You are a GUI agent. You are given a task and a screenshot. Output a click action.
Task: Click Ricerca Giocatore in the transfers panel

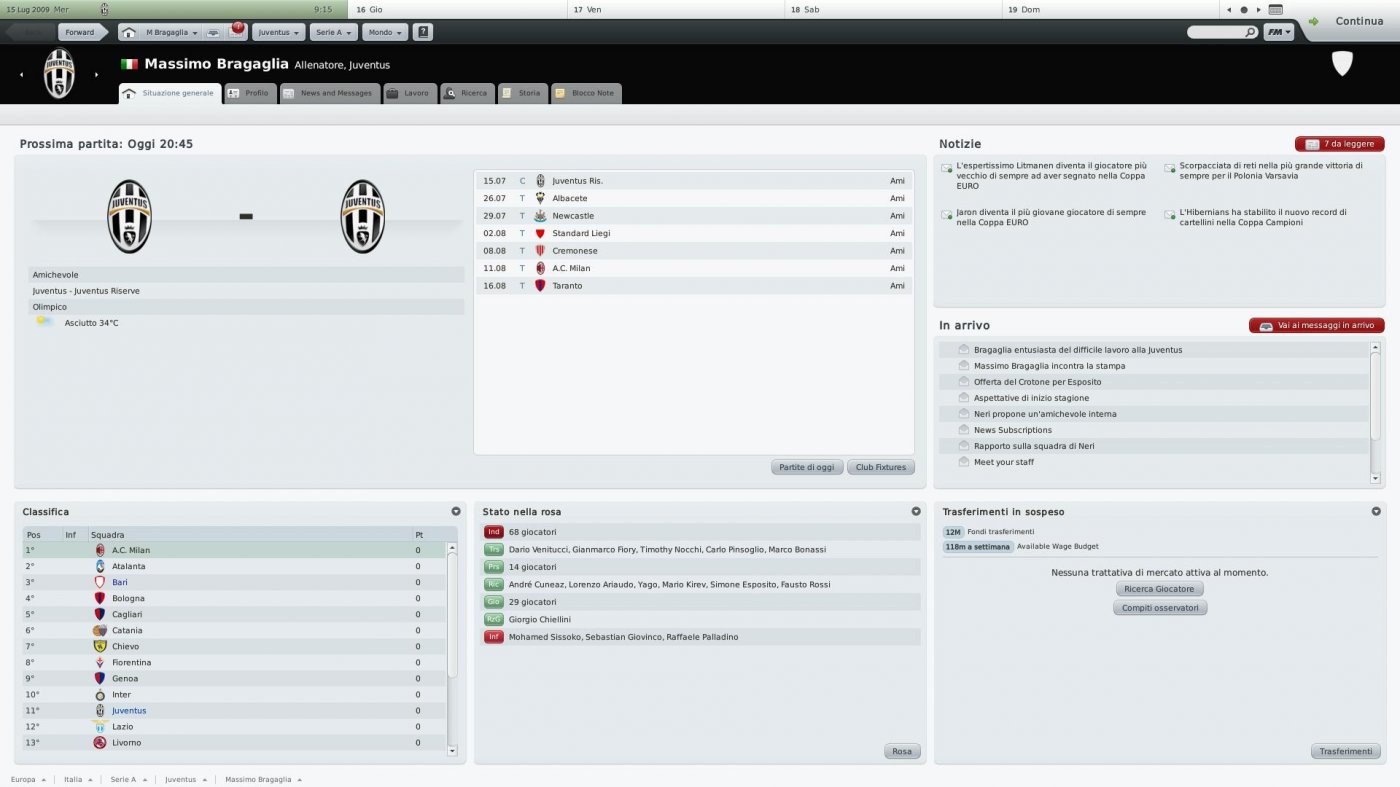click(1159, 588)
